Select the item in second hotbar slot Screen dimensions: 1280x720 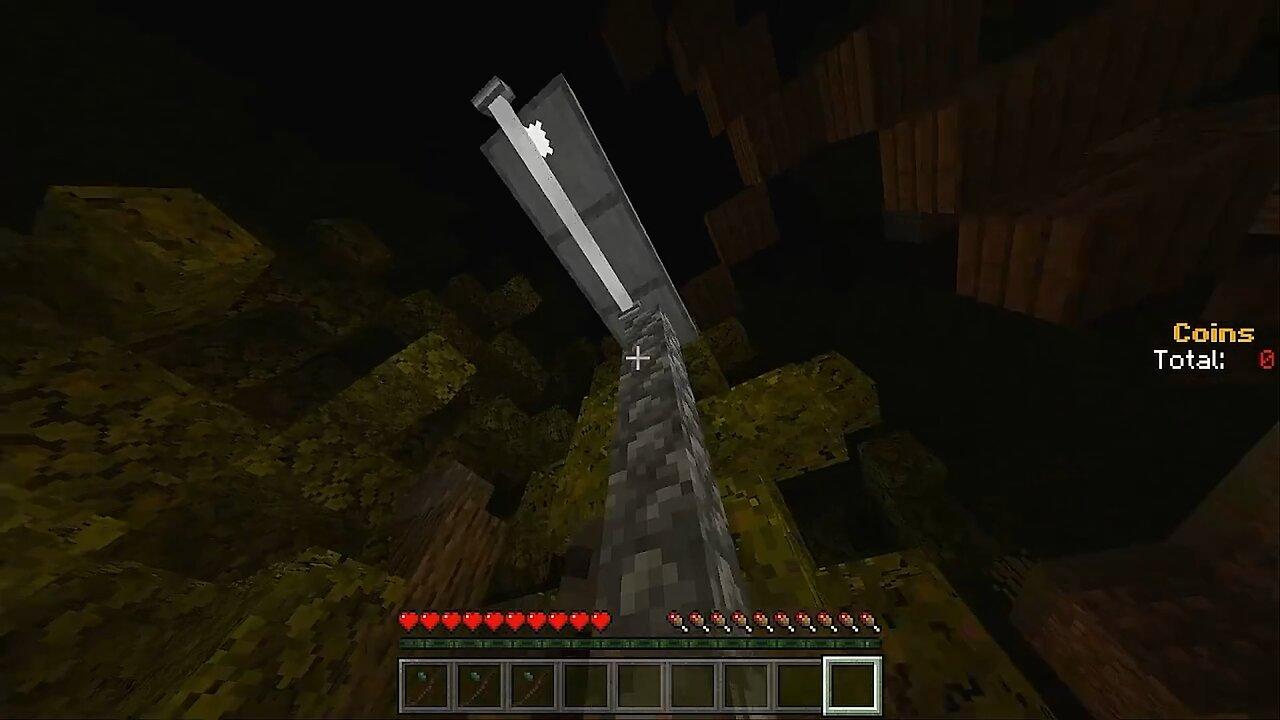478,685
